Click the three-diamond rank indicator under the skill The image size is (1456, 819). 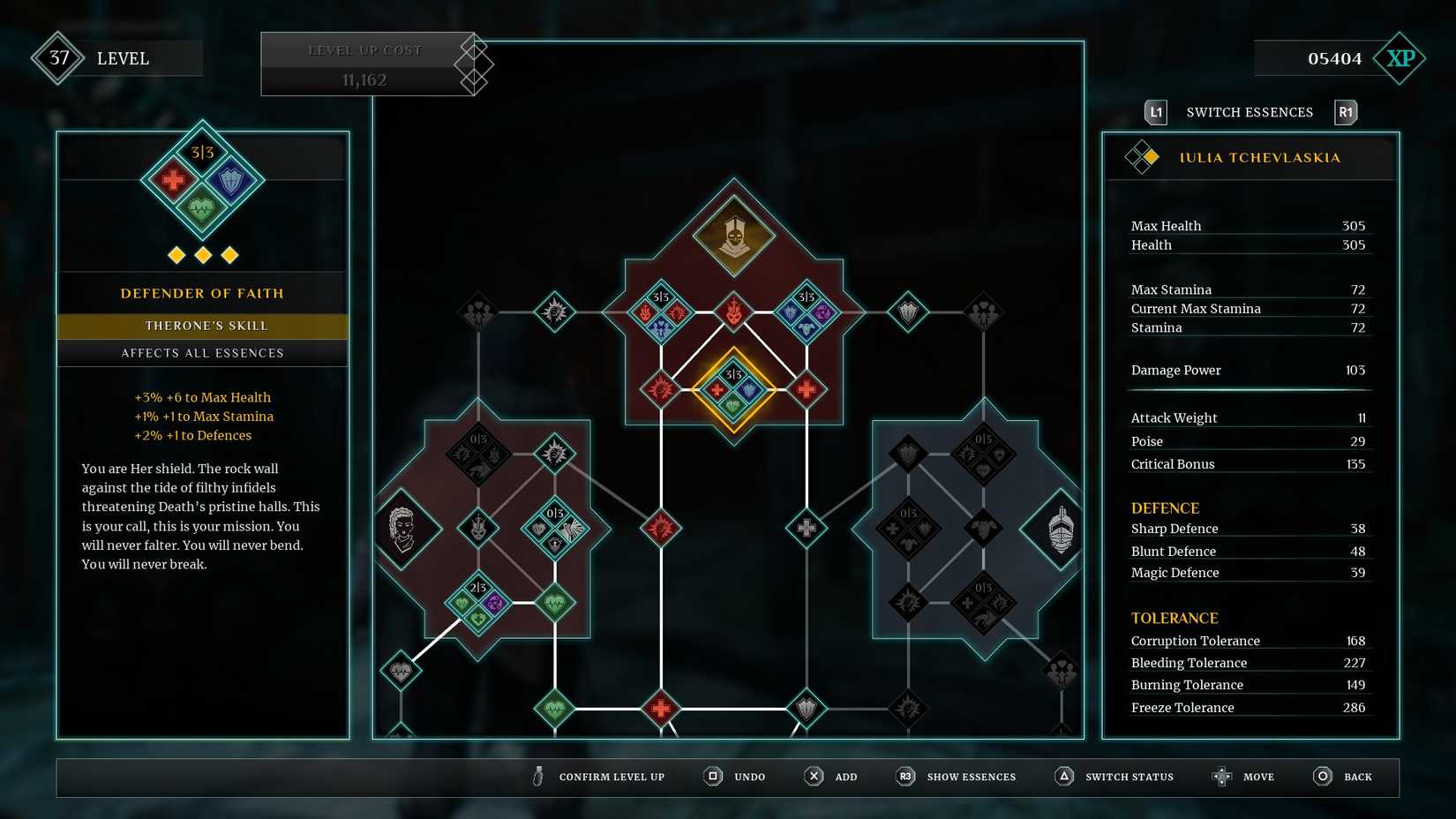click(x=202, y=254)
